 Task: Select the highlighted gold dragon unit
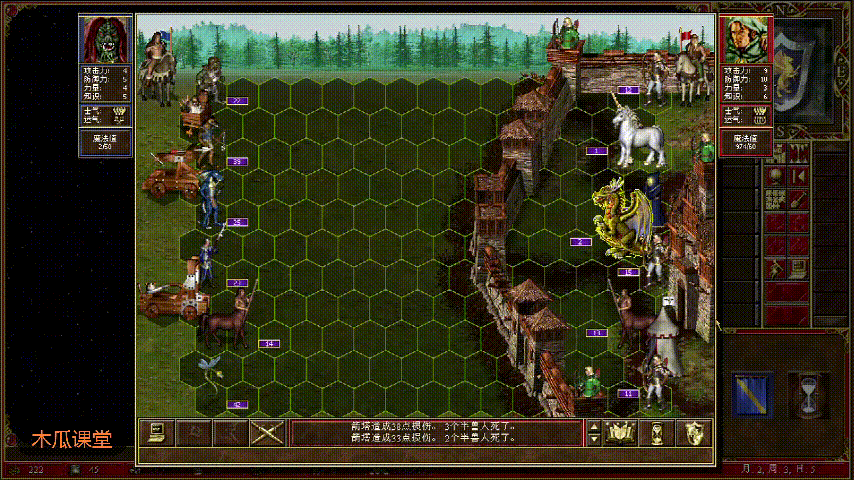620,218
